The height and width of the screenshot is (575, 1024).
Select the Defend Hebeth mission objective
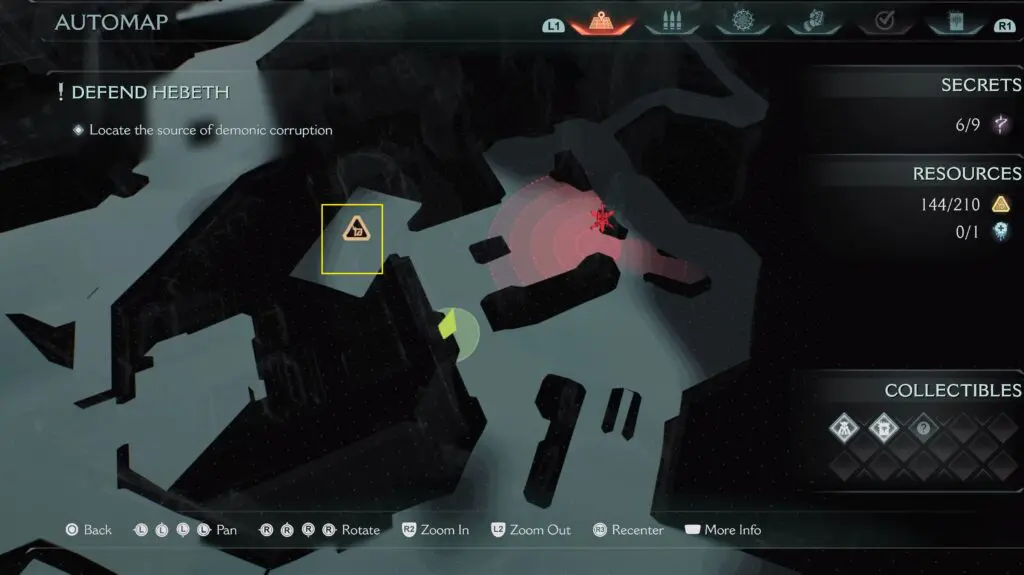150,92
